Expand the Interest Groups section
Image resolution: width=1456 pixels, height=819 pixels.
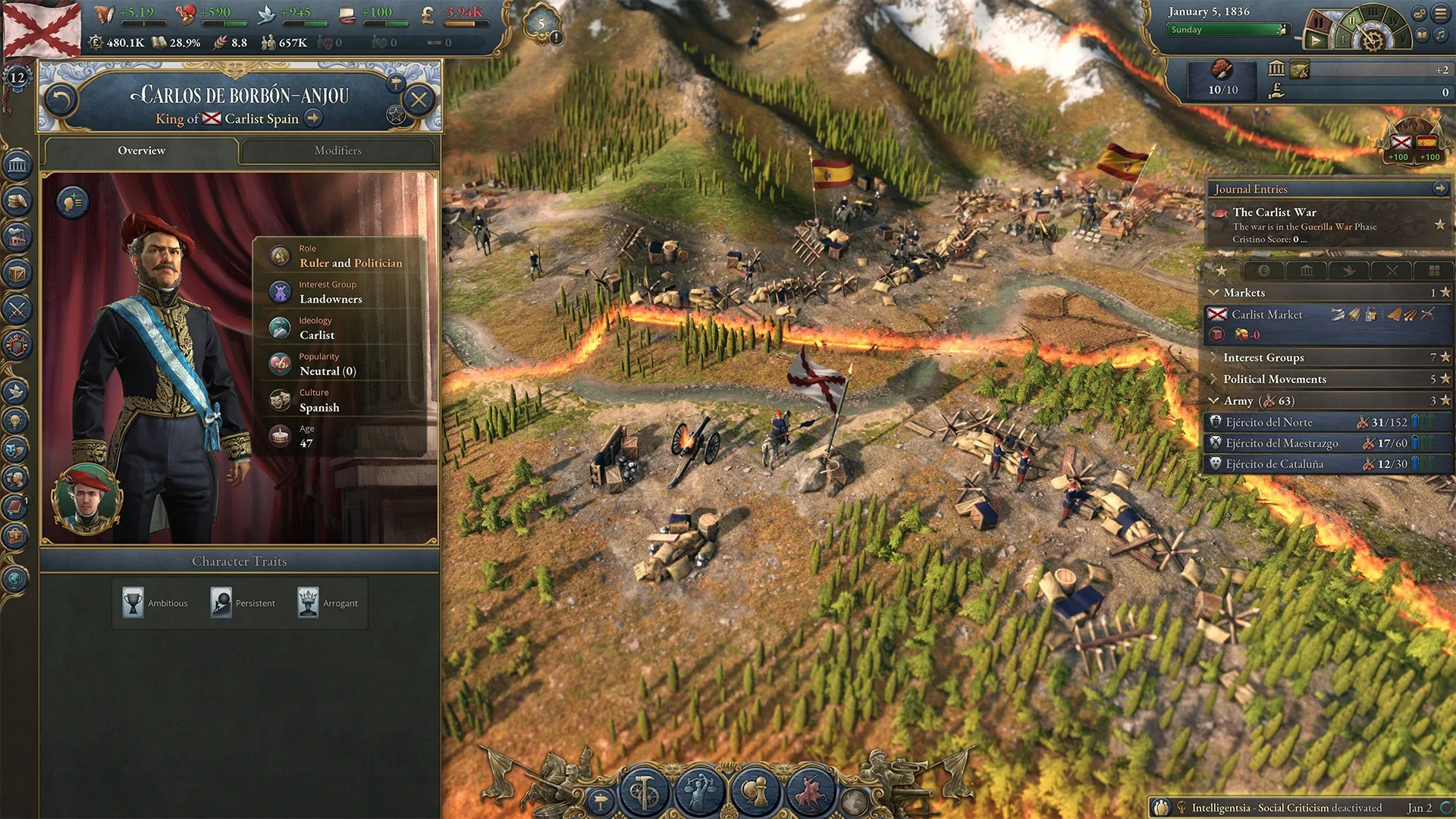pos(1214,357)
